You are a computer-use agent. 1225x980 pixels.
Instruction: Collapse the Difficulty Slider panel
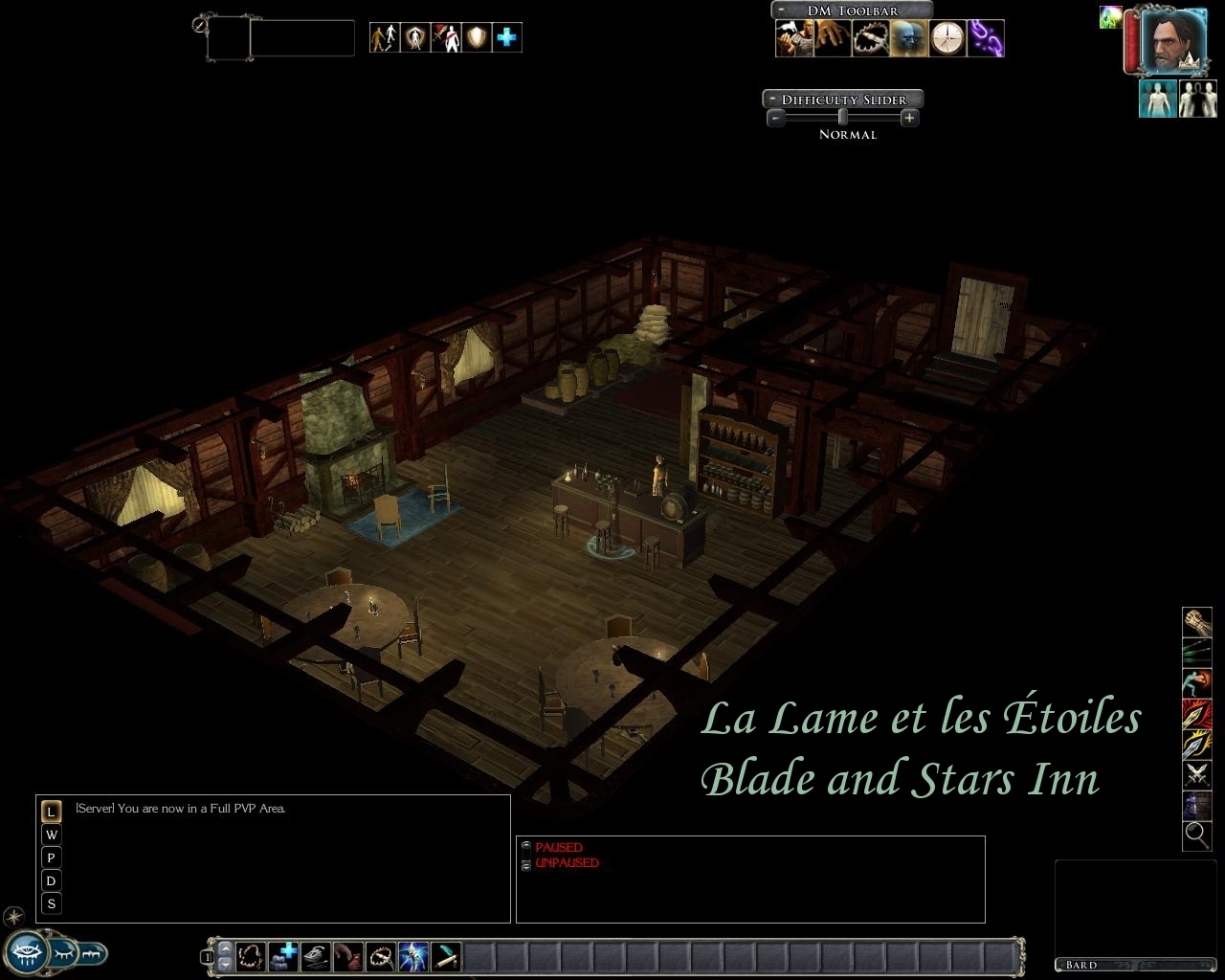coord(772,100)
